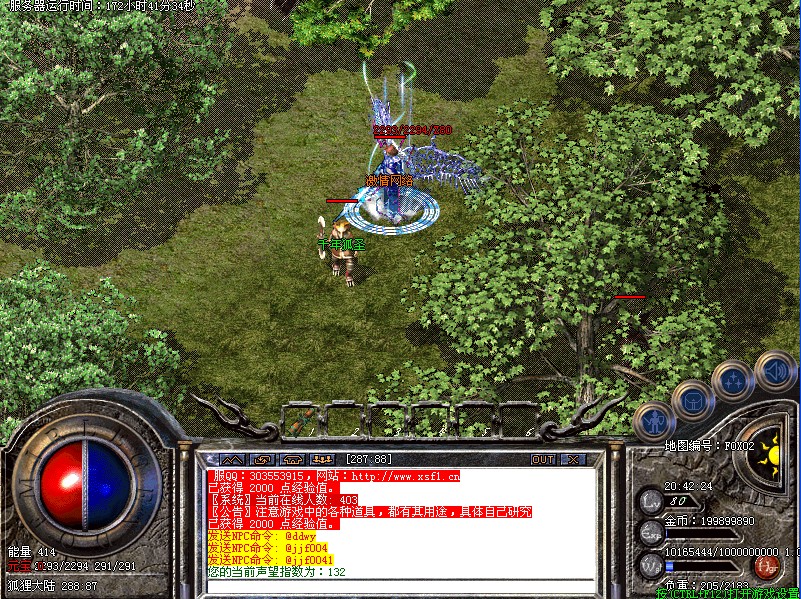Click the OUT button above the chat
Viewport: 801px width, 599px height.
coord(542,460)
